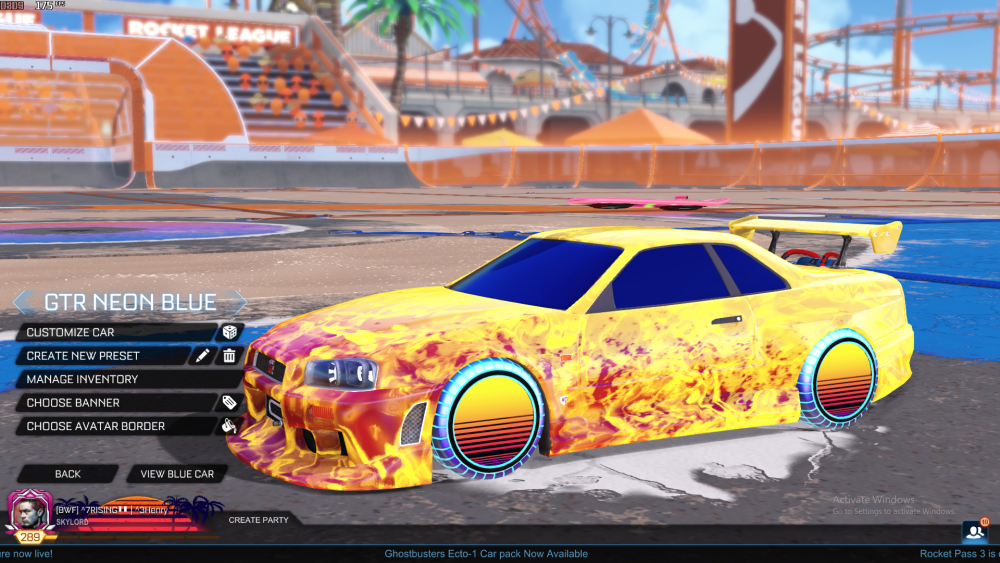Open the friends list icon
This screenshot has height=563, width=1000.
(973, 531)
